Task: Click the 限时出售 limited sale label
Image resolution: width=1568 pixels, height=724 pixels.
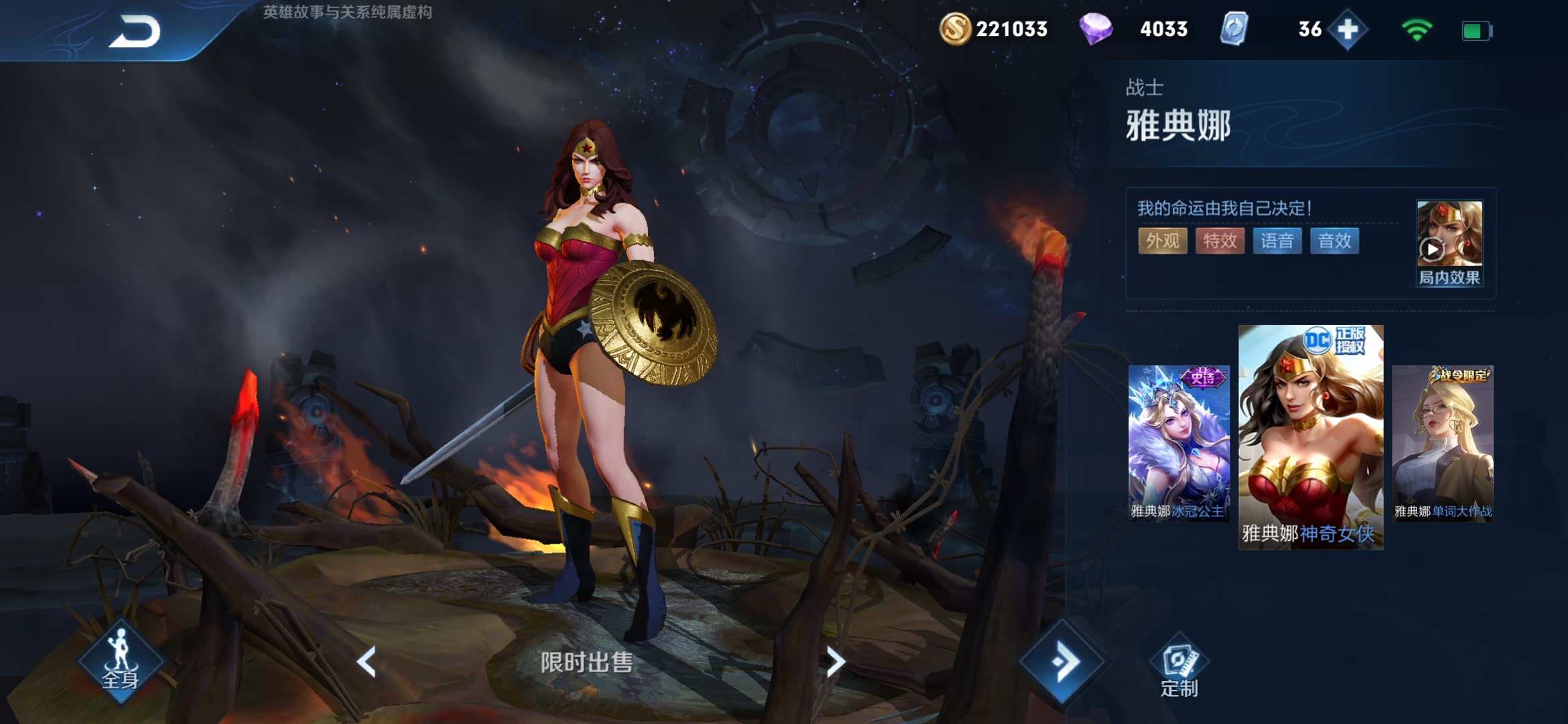Action: [x=587, y=662]
